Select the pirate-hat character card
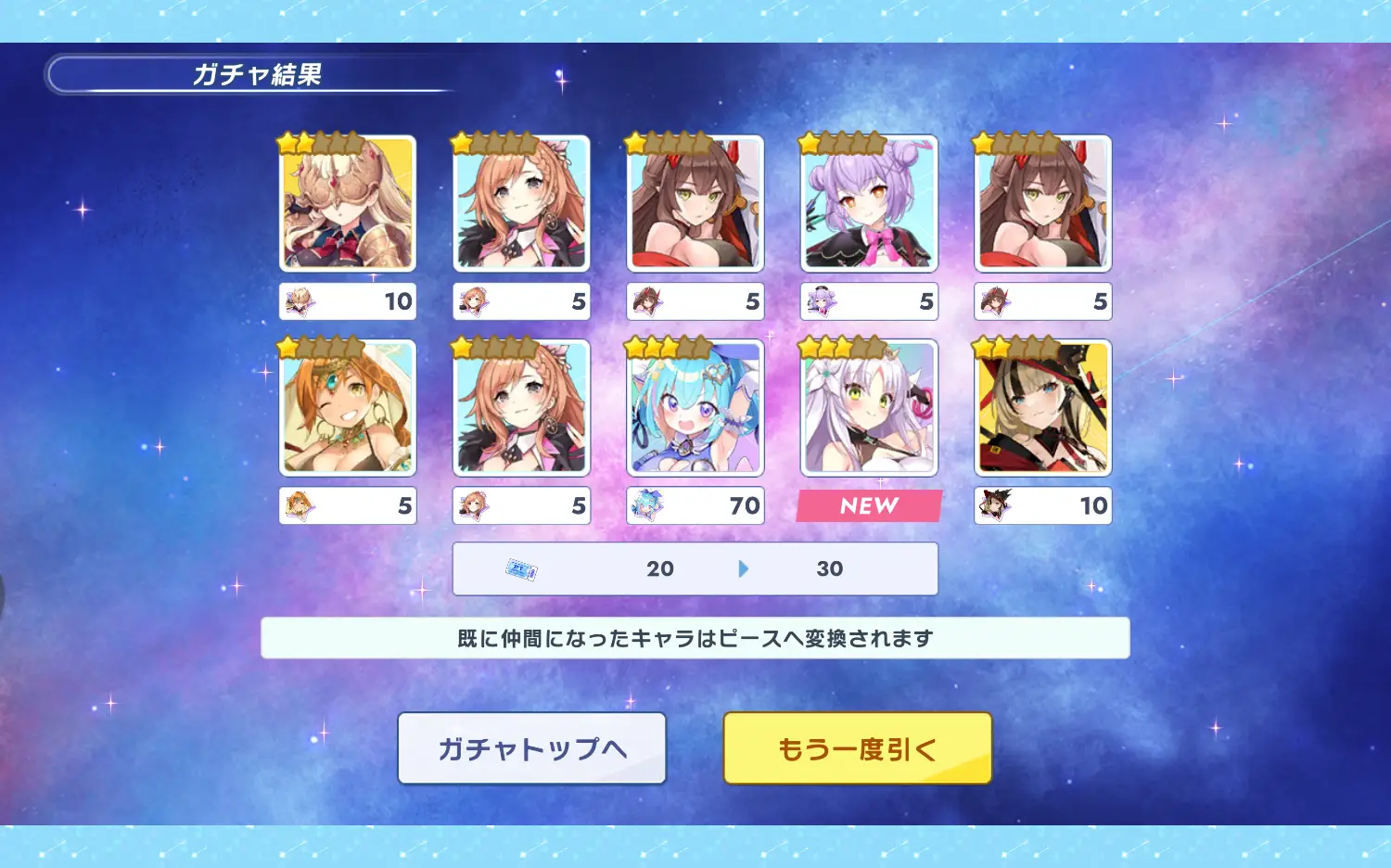Viewport: 1391px width, 868px height. click(1042, 408)
